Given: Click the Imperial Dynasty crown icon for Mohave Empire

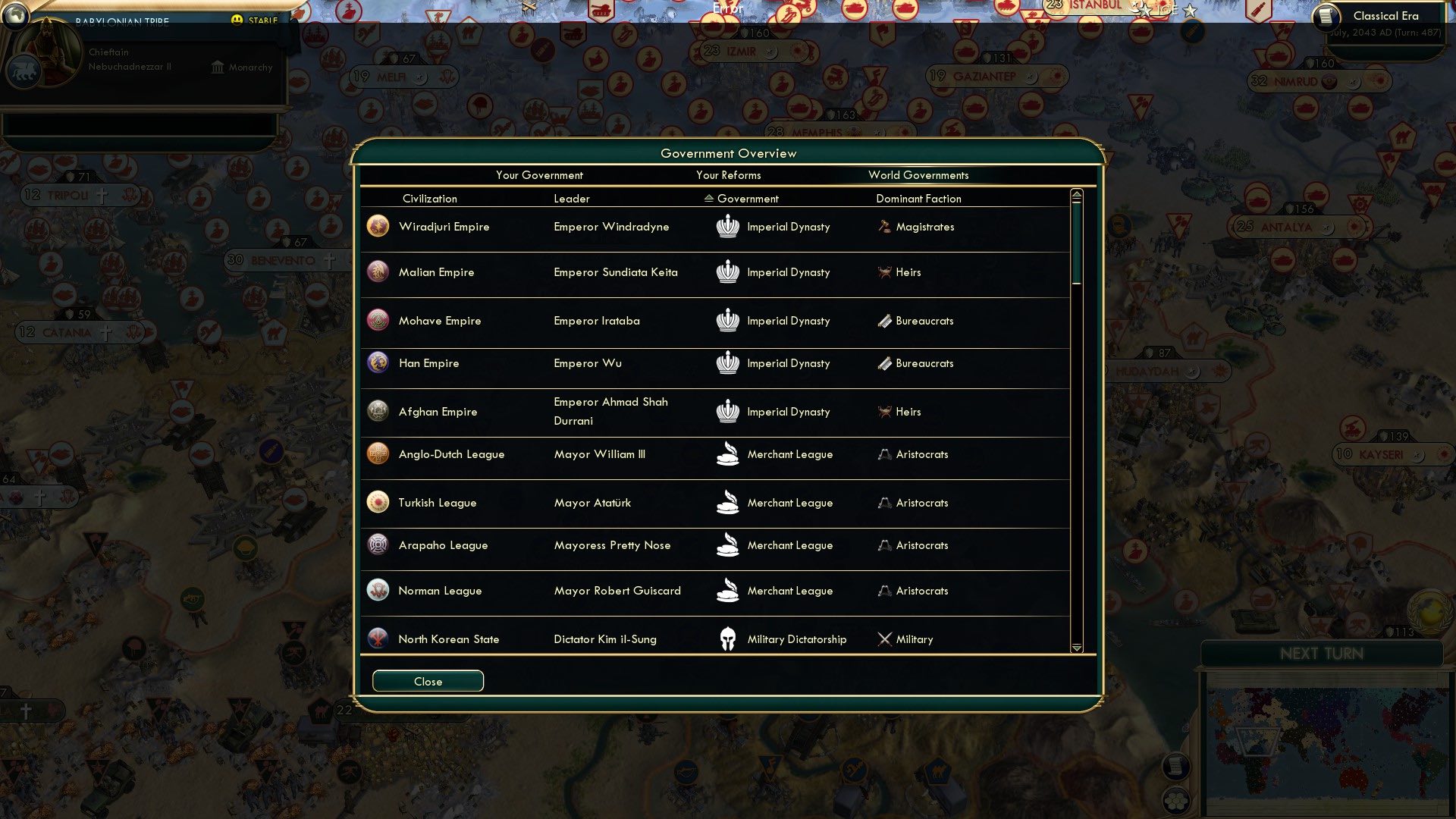Looking at the screenshot, I should (728, 321).
